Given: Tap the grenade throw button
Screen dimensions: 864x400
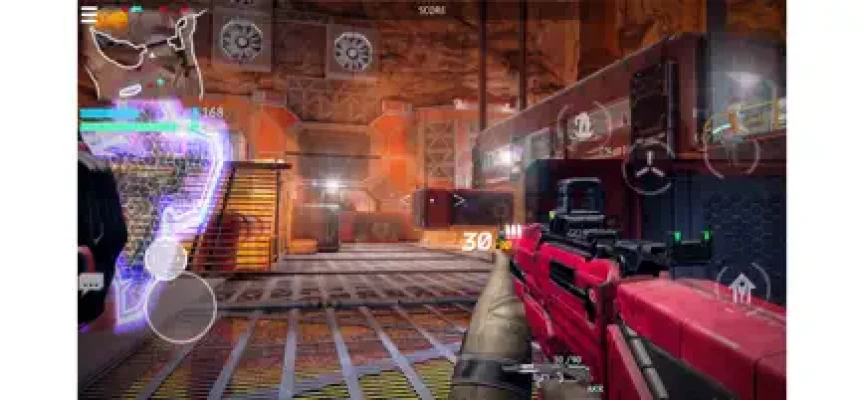Looking at the screenshot, I should point(583,127).
